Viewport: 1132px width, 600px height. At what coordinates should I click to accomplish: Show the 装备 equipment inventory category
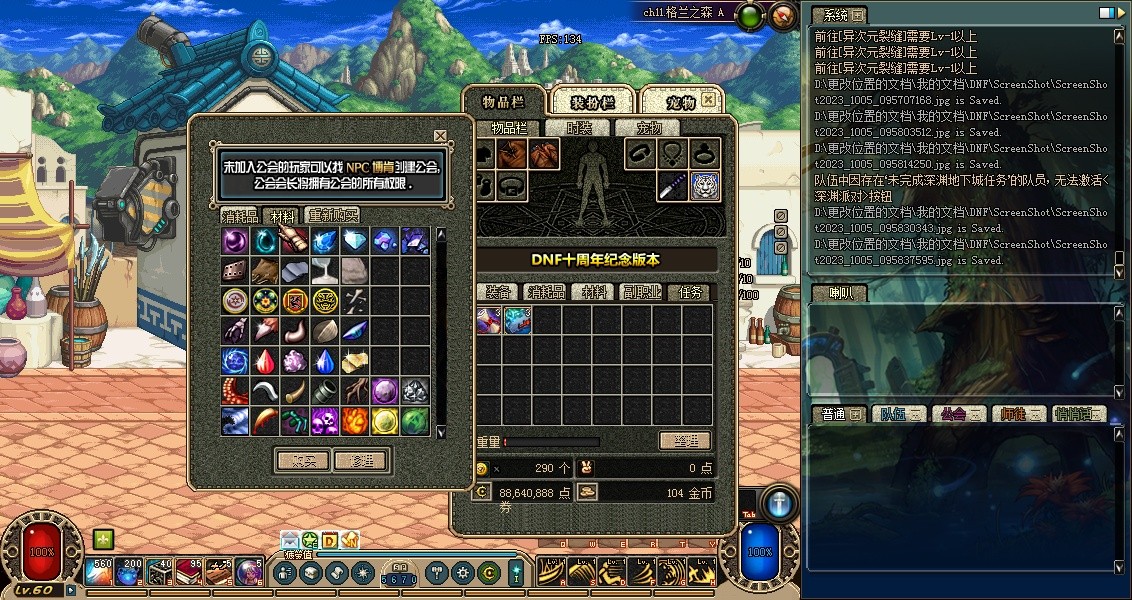(498, 292)
